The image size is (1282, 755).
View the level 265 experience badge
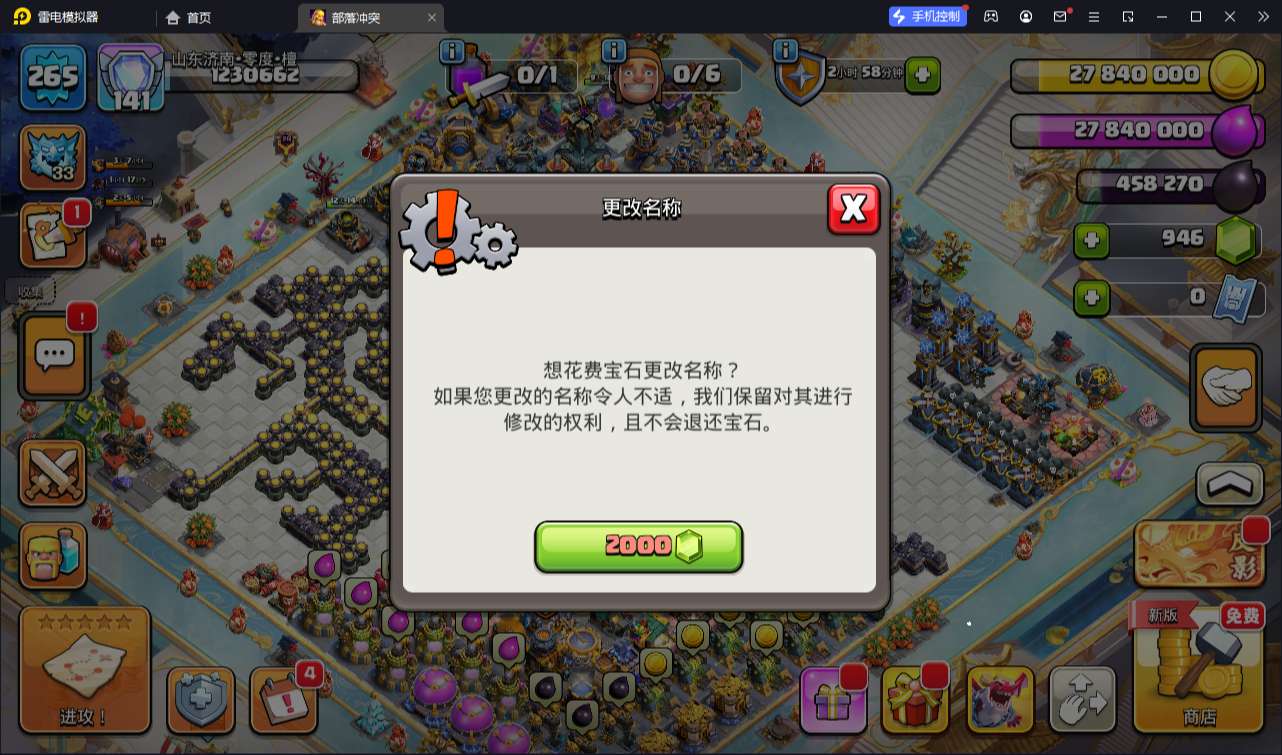(52, 76)
